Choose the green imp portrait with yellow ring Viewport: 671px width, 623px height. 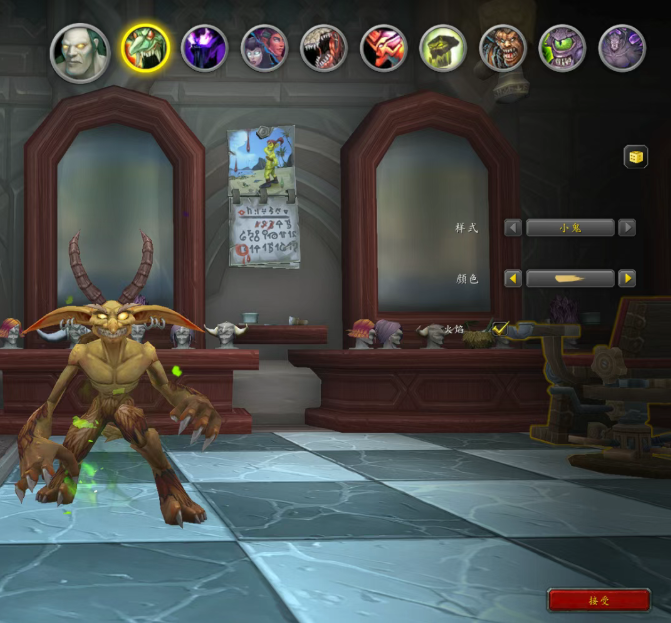[x=144, y=48]
